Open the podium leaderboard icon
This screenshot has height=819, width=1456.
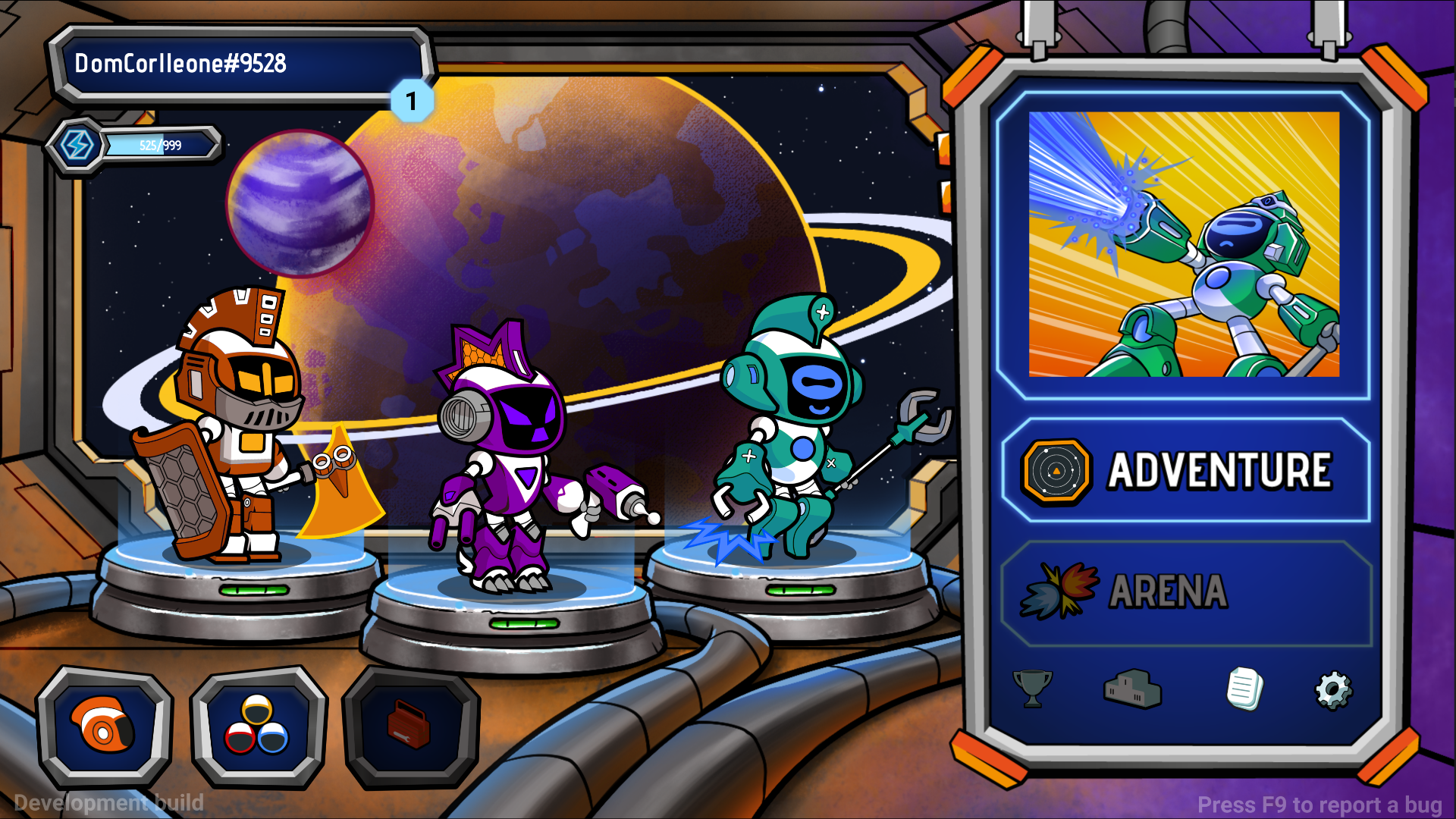pos(1131,689)
